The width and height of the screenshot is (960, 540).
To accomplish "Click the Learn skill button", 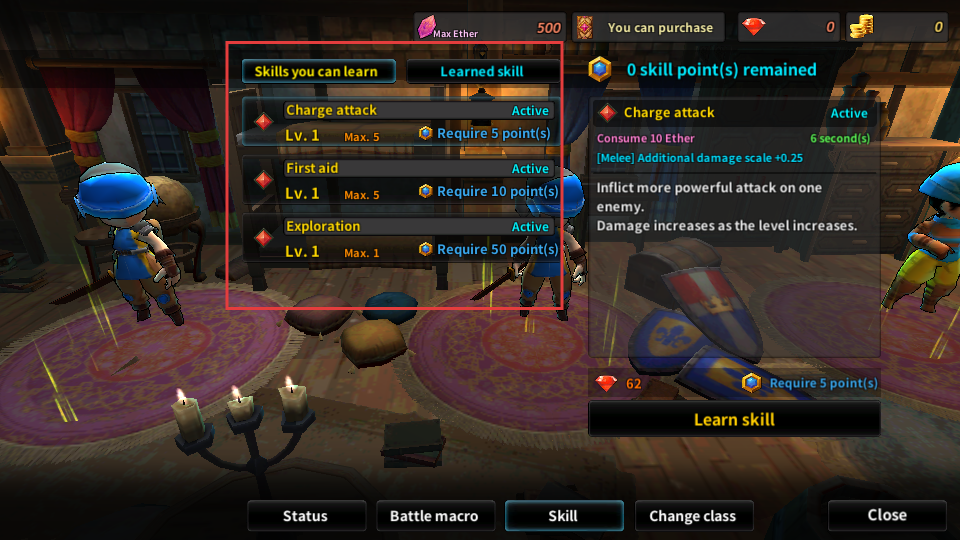I will coord(734,420).
